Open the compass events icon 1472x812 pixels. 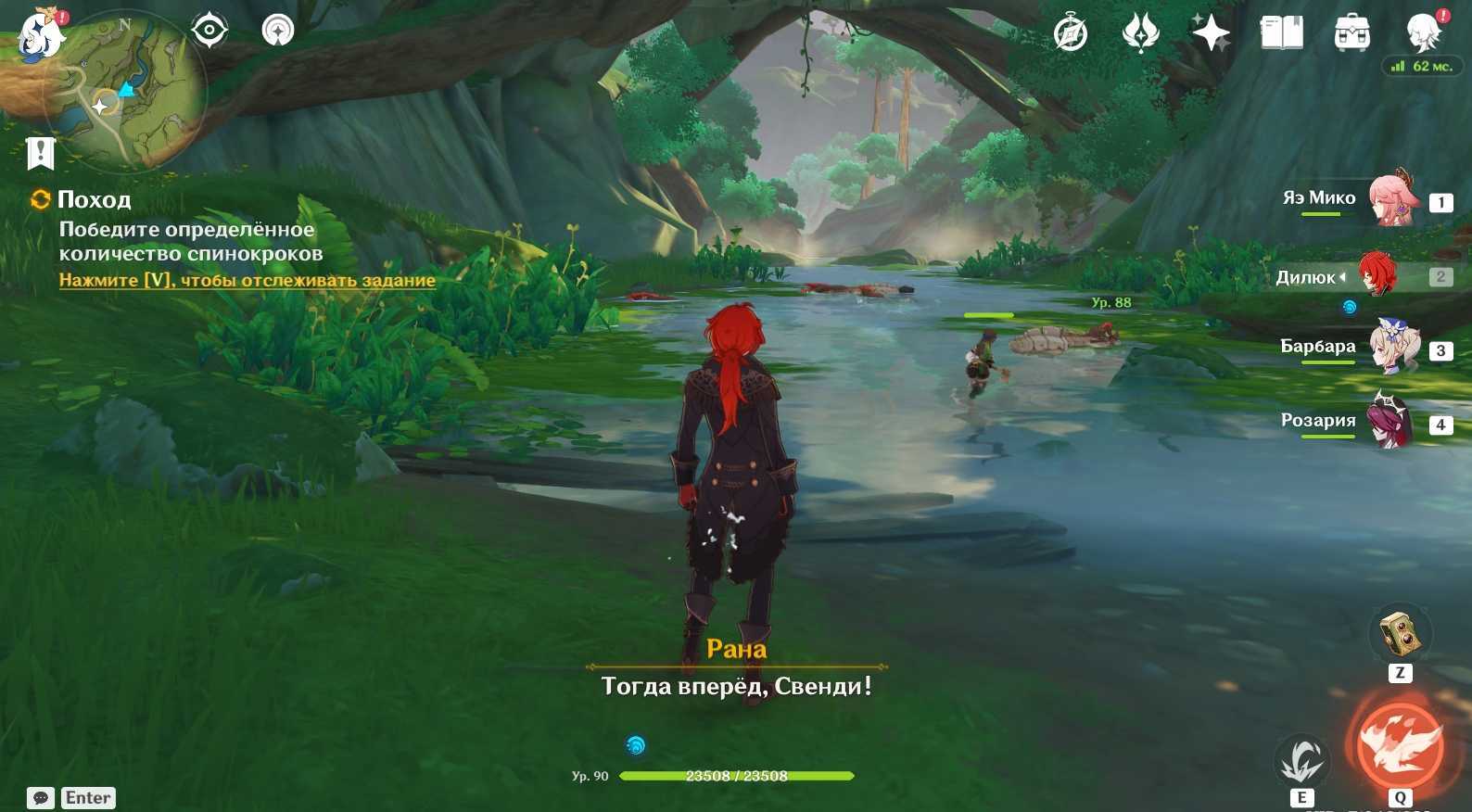coord(1071,34)
